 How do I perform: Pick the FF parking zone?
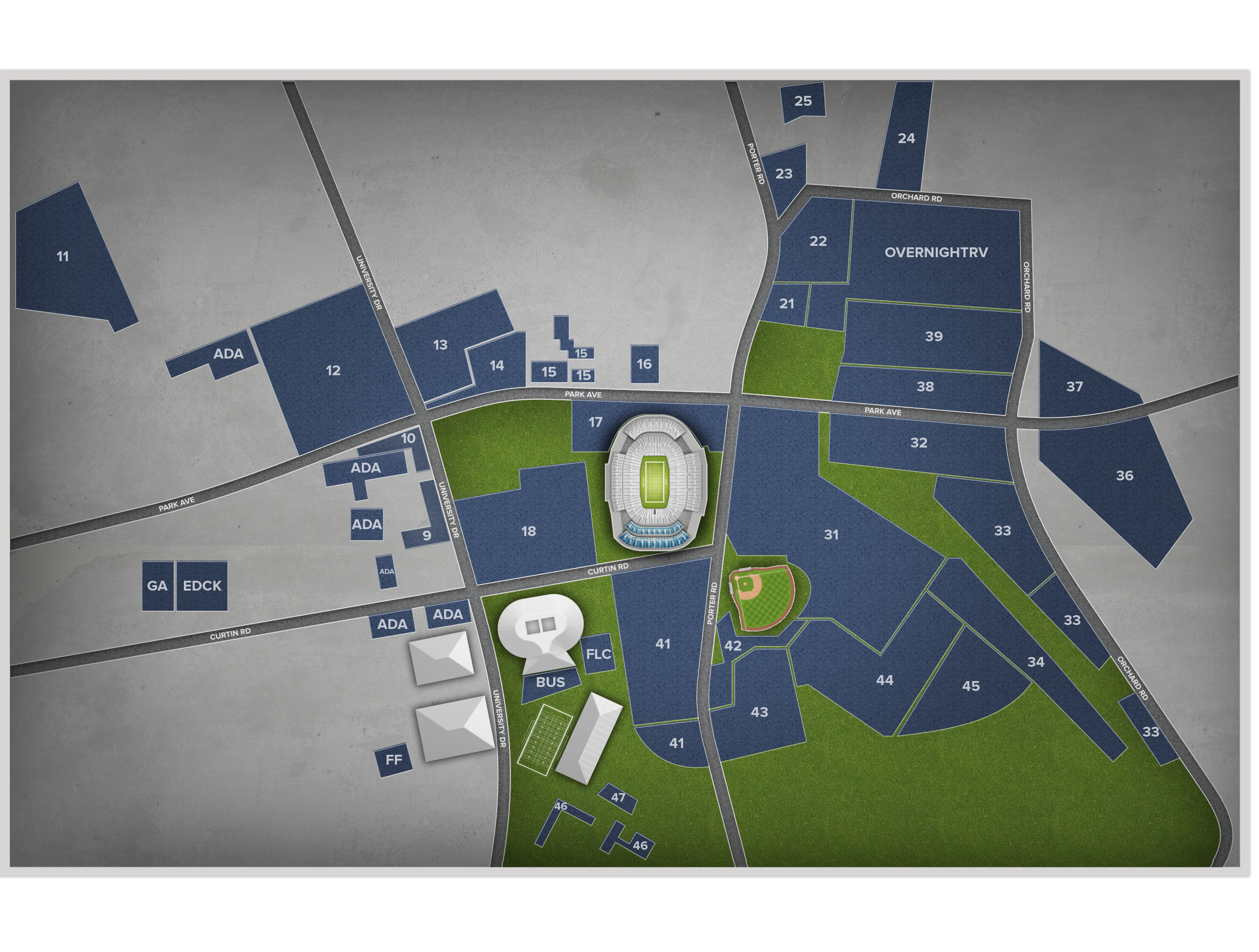(394, 760)
